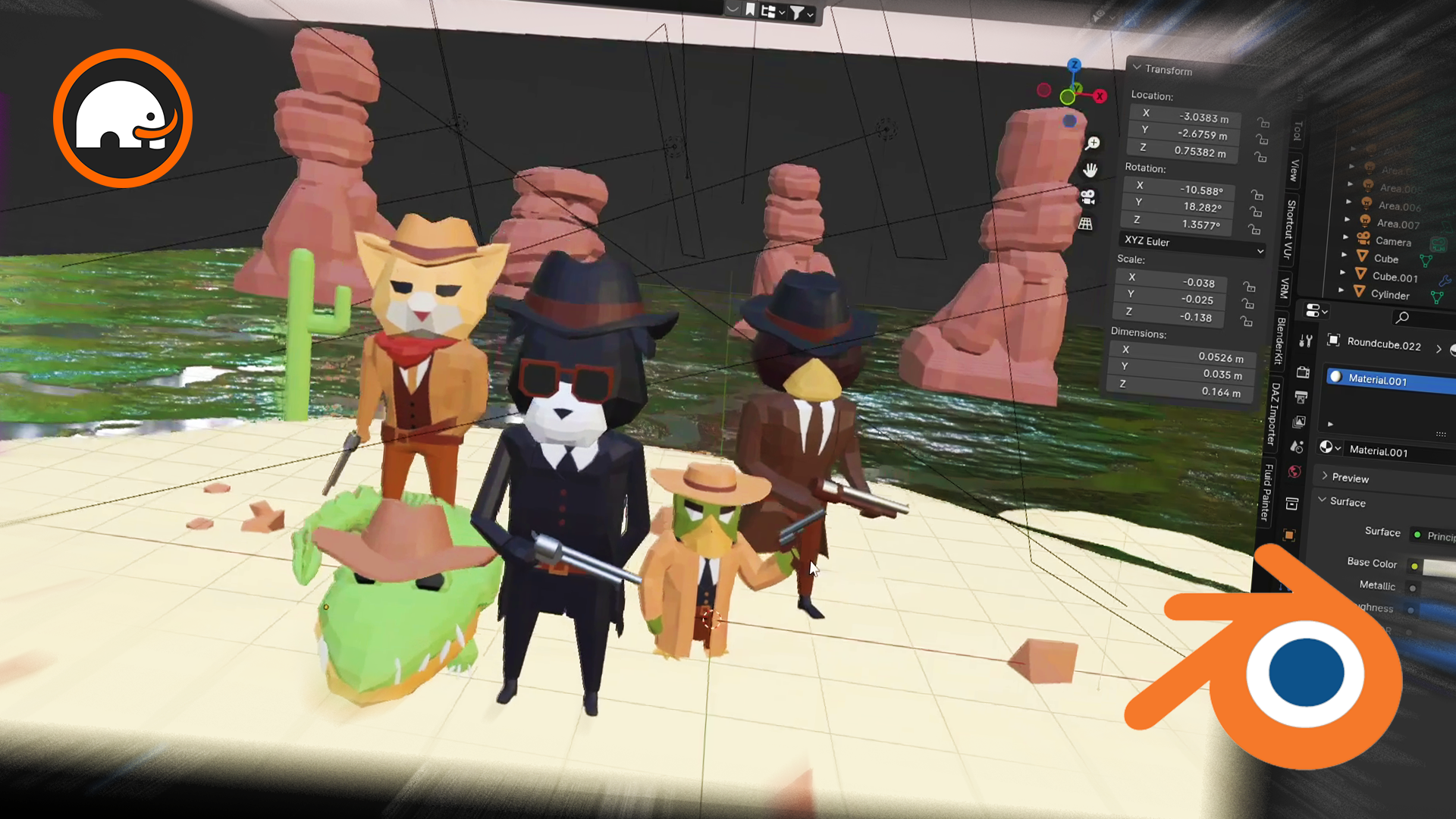Choose the Cylinder object in the outliner
Screen dimensions: 1456x819
click(x=1390, y=295)
